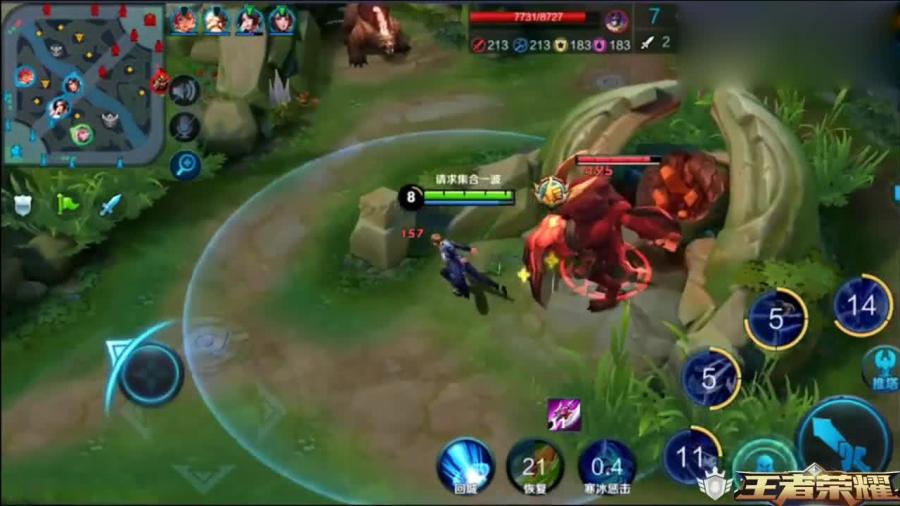This screenshot has width=900, height=506.
Task: Cast the 寒冰惩击 smite spell
Action: click(606, 464)
